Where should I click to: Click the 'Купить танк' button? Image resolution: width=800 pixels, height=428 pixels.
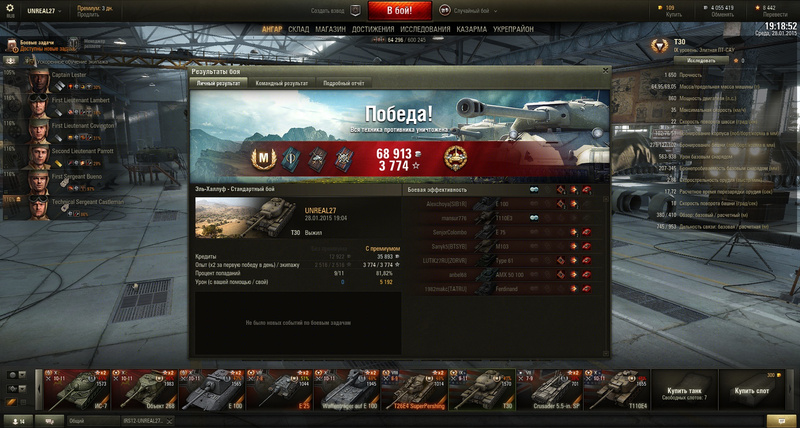(686, 390)
